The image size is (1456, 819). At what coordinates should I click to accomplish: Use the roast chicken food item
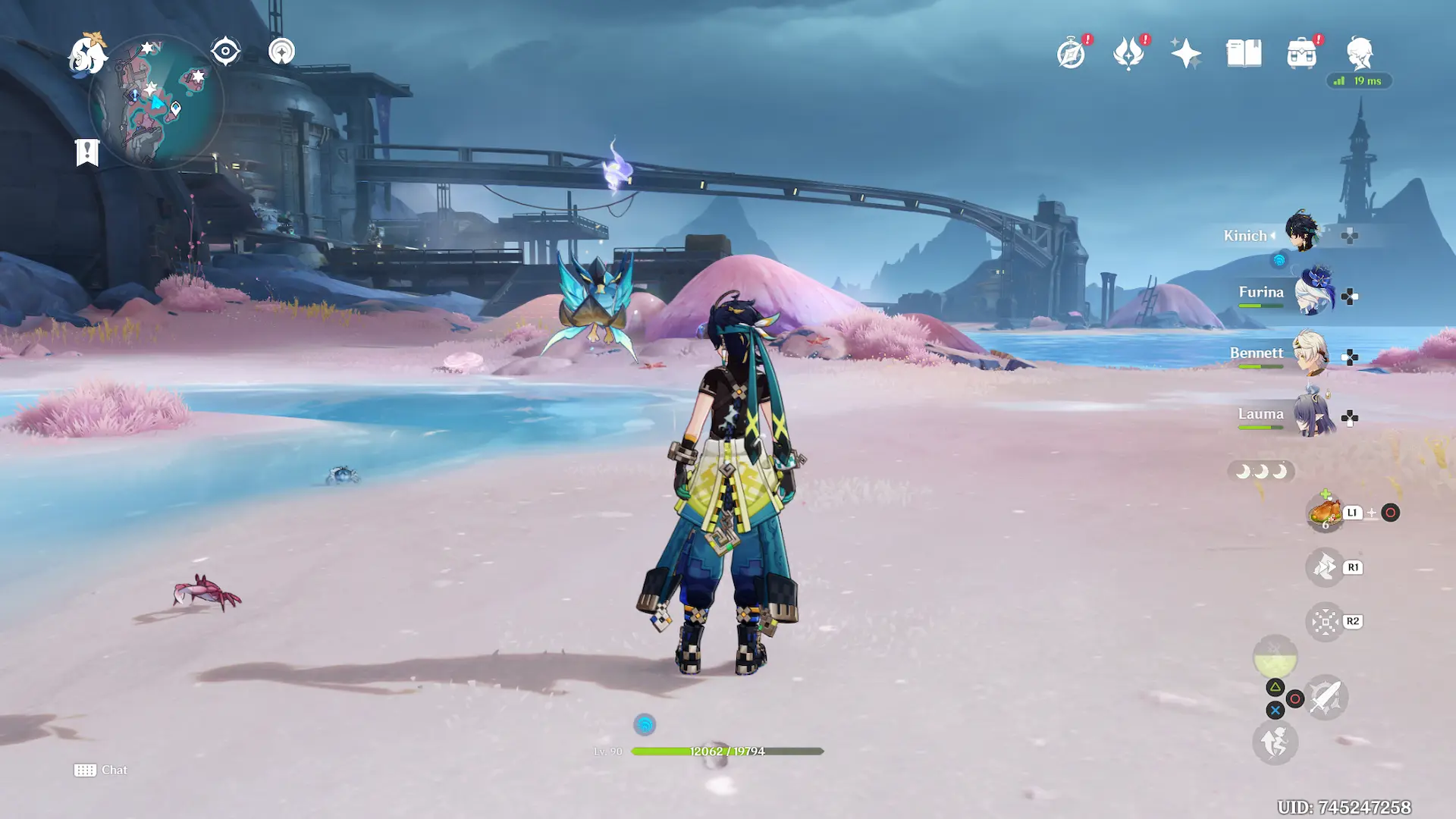pos(1325,513)
